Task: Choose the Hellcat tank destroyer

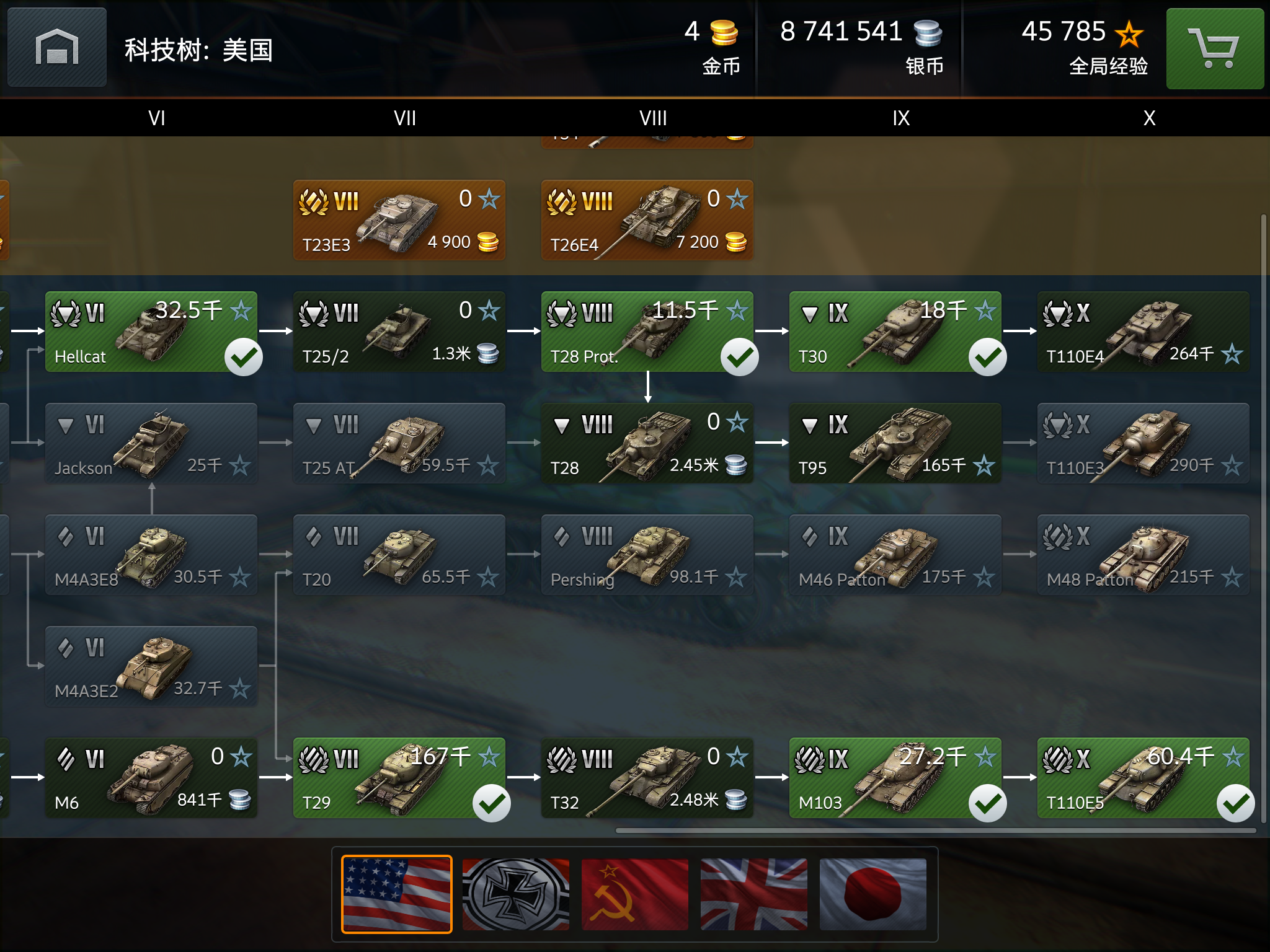Action: 151,332
